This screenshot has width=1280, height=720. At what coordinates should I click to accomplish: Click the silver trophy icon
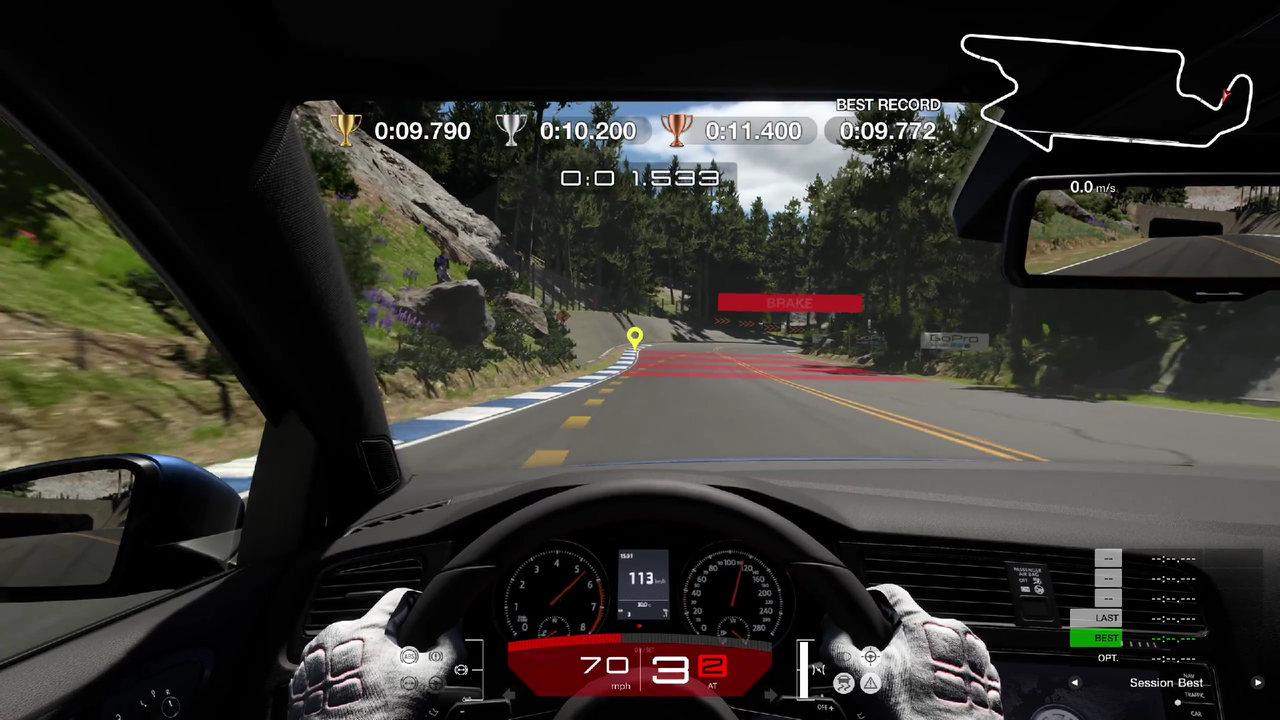(x=510, y=129)
